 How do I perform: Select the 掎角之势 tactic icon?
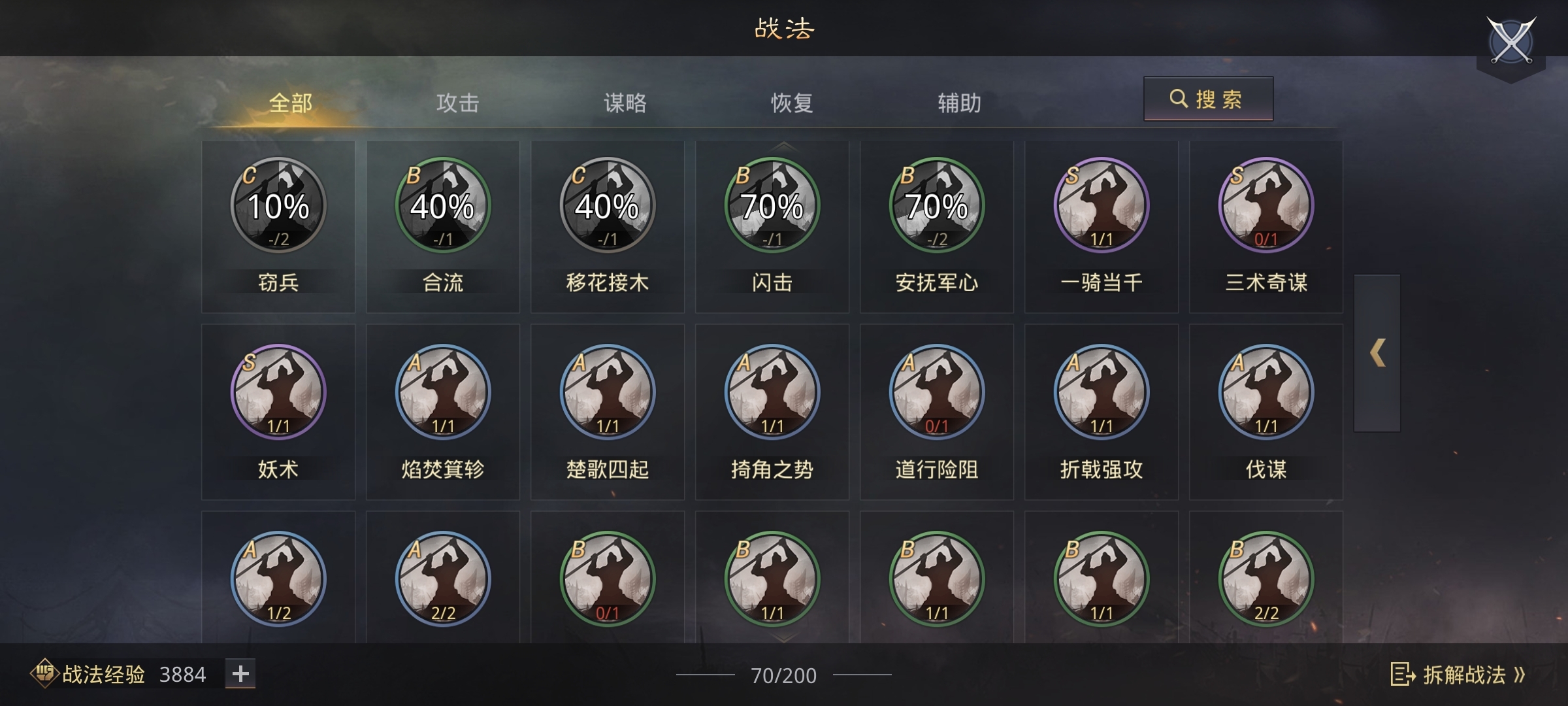click(772, 391)
